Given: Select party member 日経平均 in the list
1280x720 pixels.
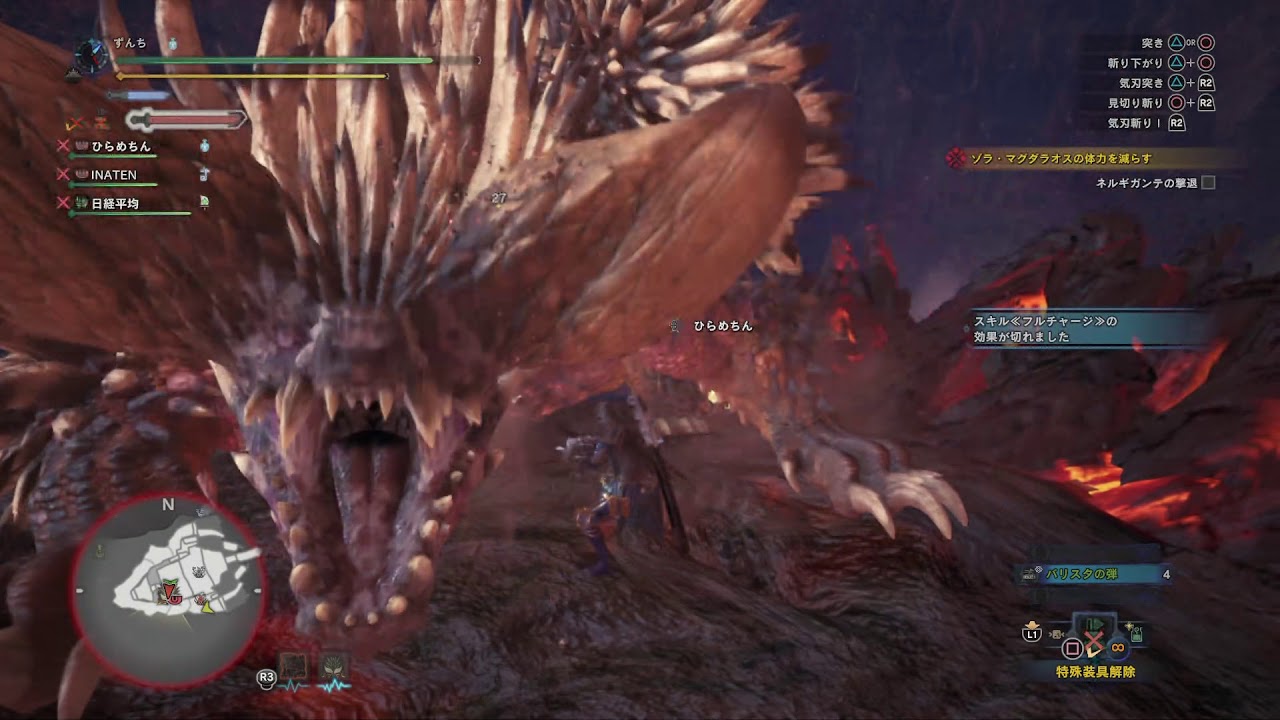Looking at the screenshot, I should 115,204.
